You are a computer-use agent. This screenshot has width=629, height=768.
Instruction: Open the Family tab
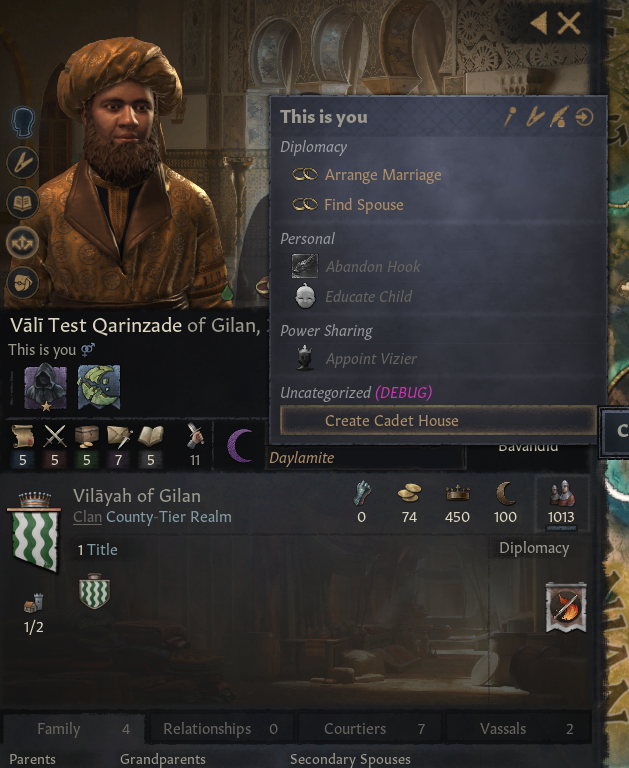[x=72, y=729]
